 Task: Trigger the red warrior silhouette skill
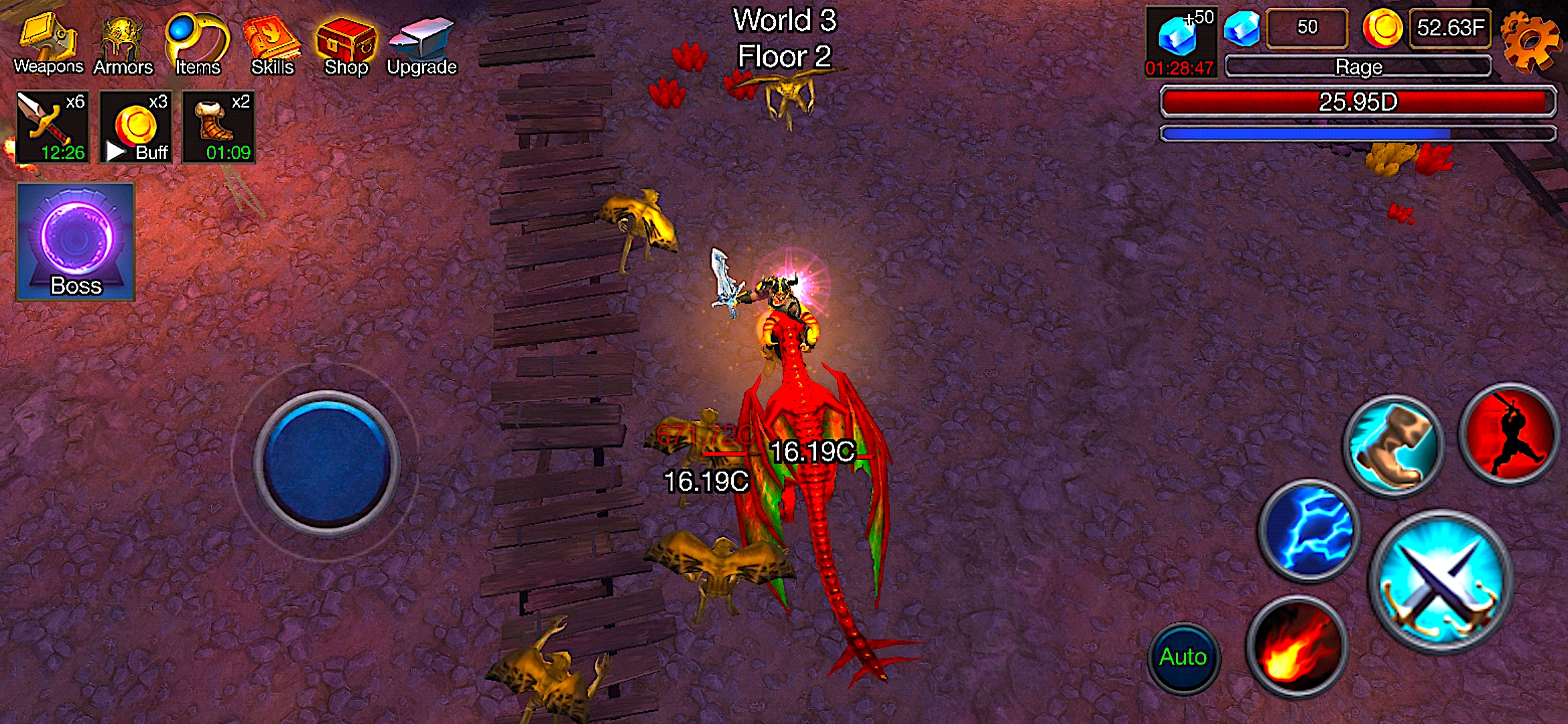coord(1510,434)
